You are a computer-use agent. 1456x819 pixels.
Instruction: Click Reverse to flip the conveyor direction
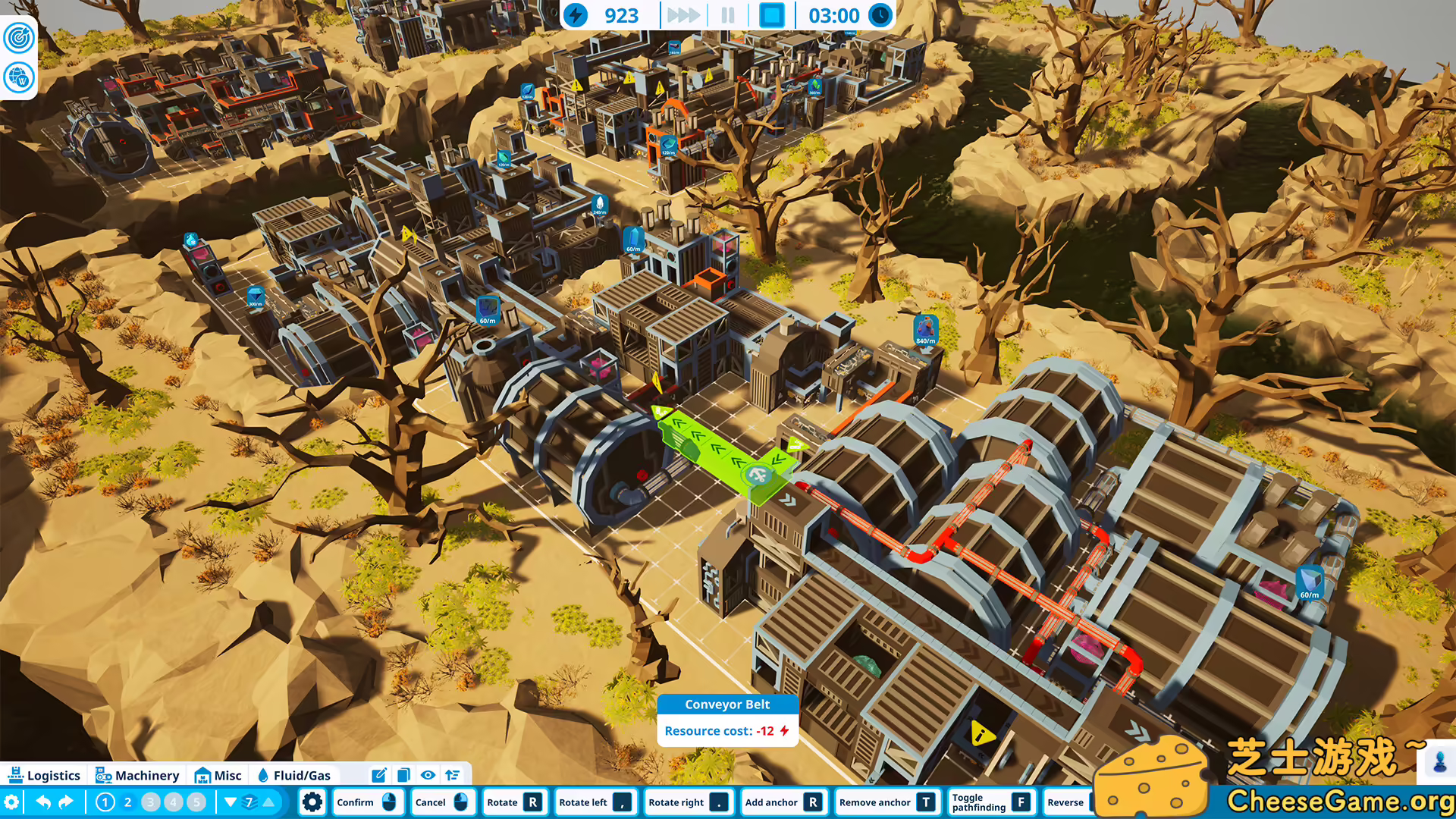[x=1067, y=802]
